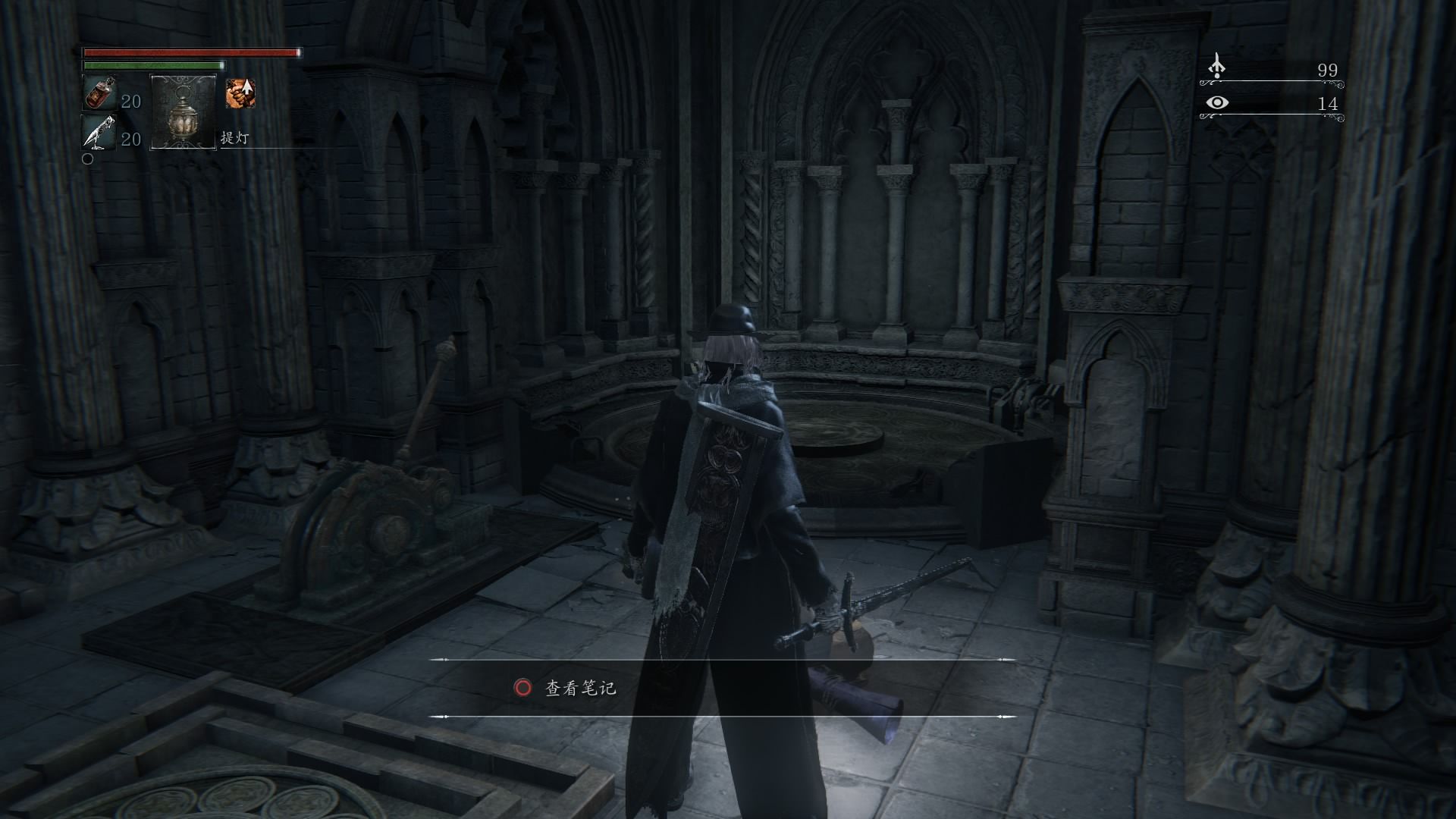Select the blood vial item slot
Viewport: 1456px width, 819px height.
[99, 94]
